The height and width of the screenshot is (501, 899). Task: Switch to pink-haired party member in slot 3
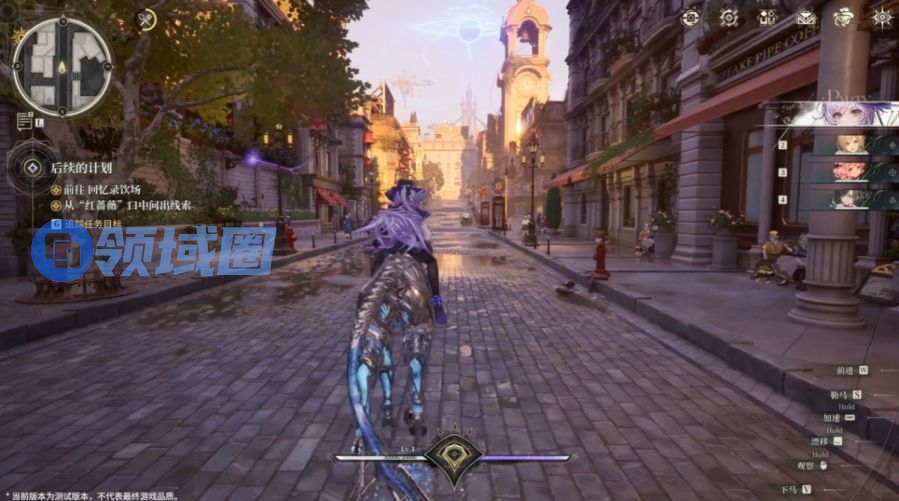[x=850, y=172]
